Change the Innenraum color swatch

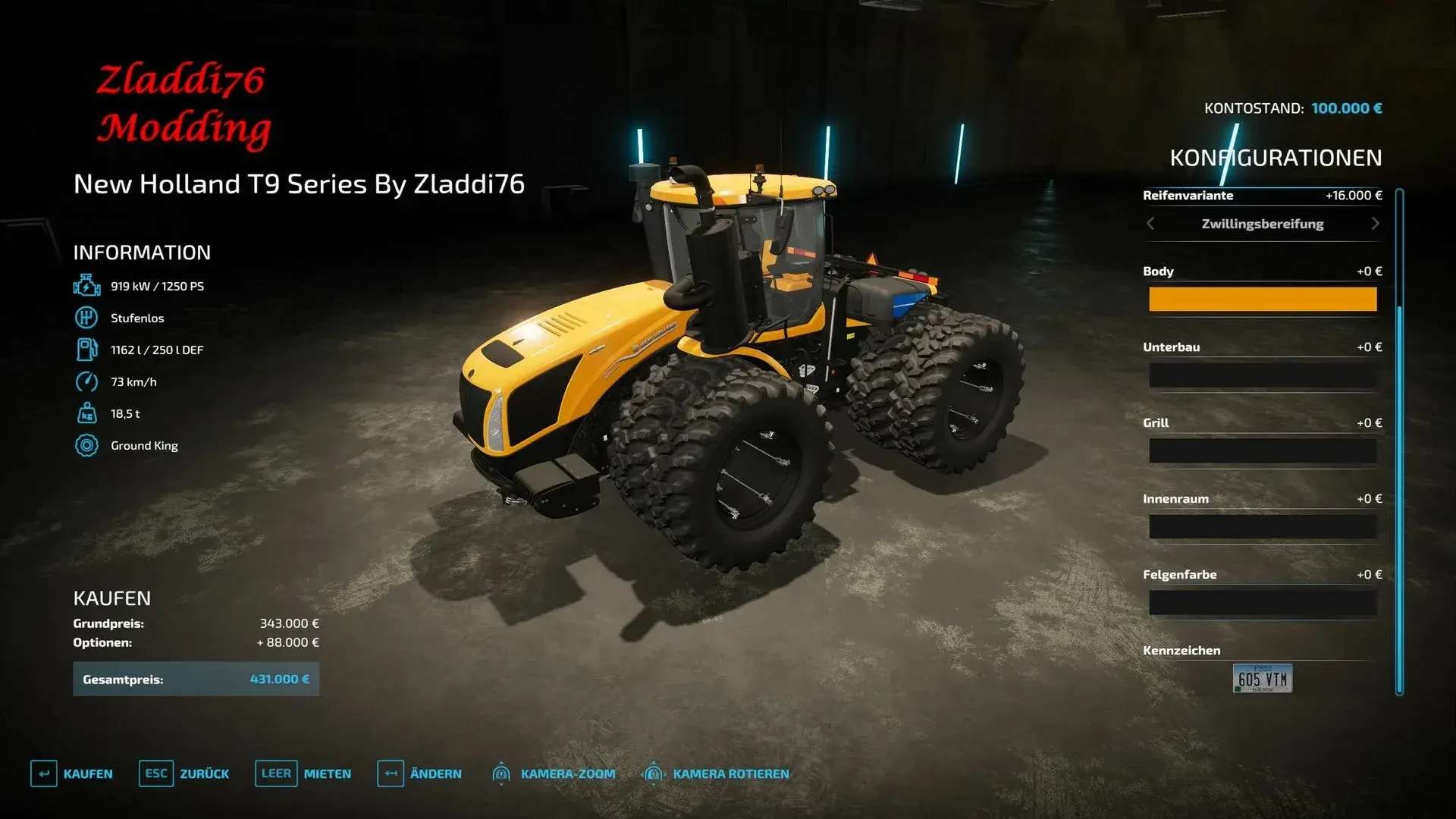(1262, 527)
